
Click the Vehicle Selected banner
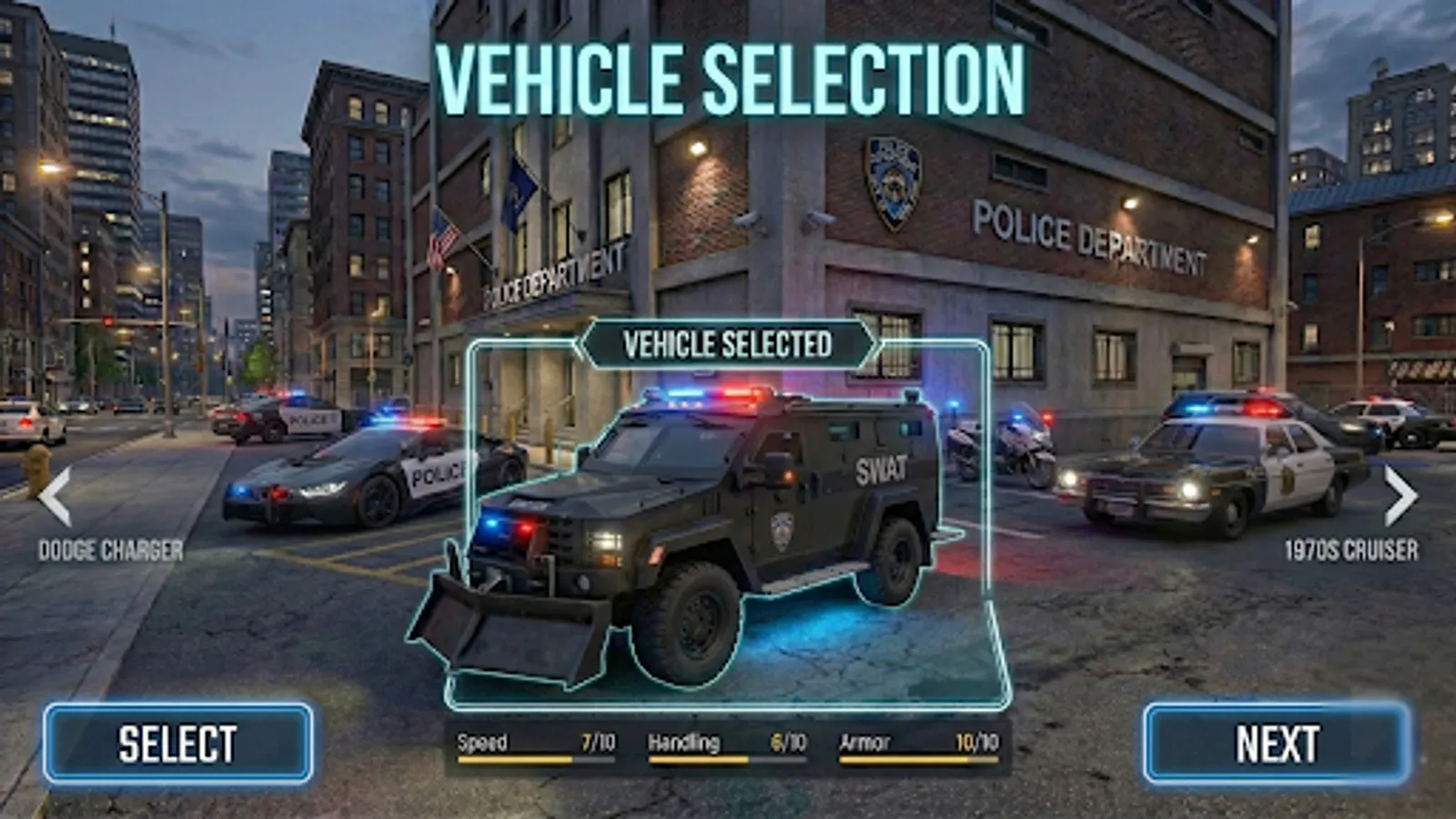pyautogui.click(x=727, y=344)
